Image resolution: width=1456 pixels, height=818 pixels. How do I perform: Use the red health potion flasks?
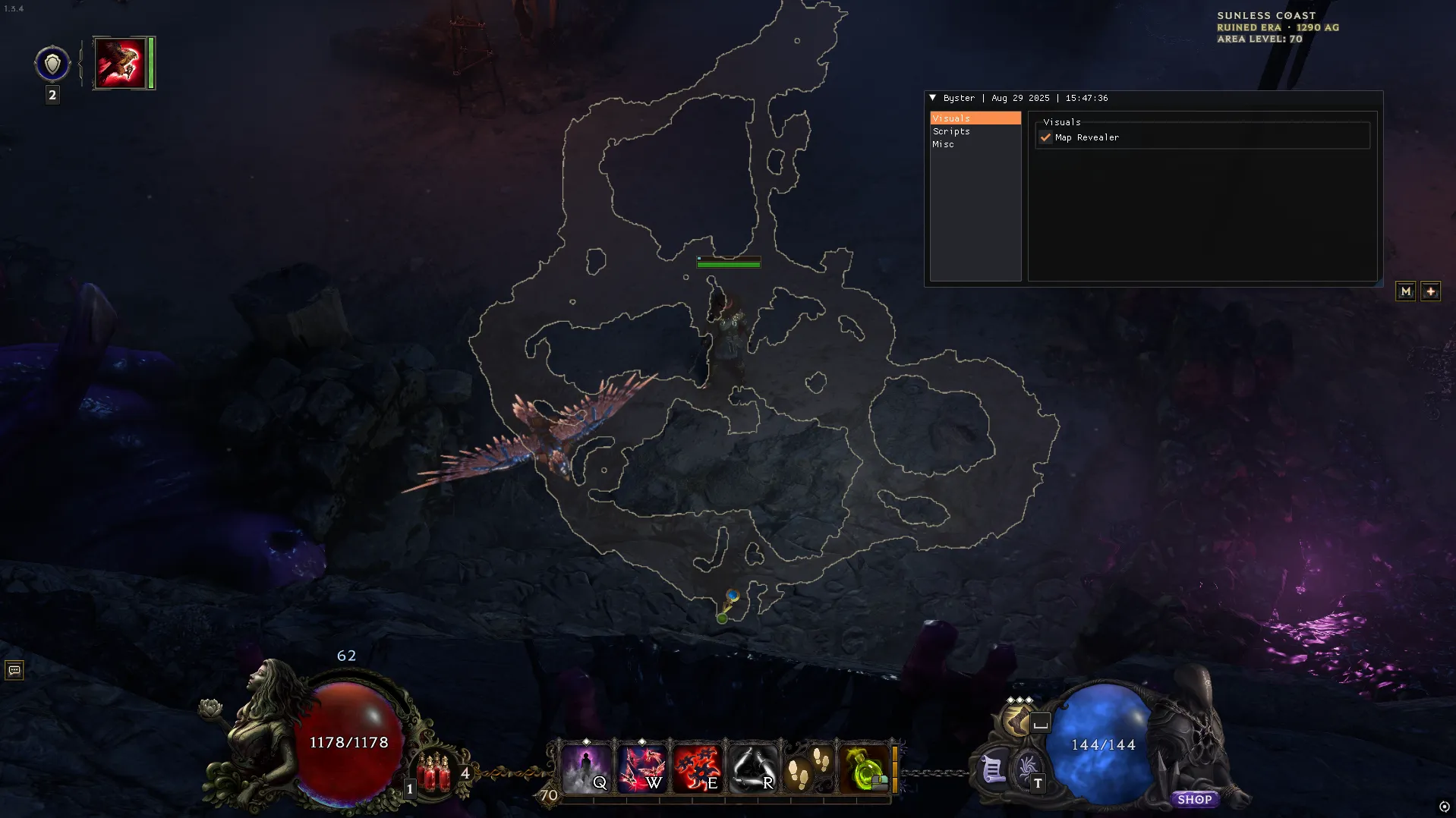coord(435,770)
